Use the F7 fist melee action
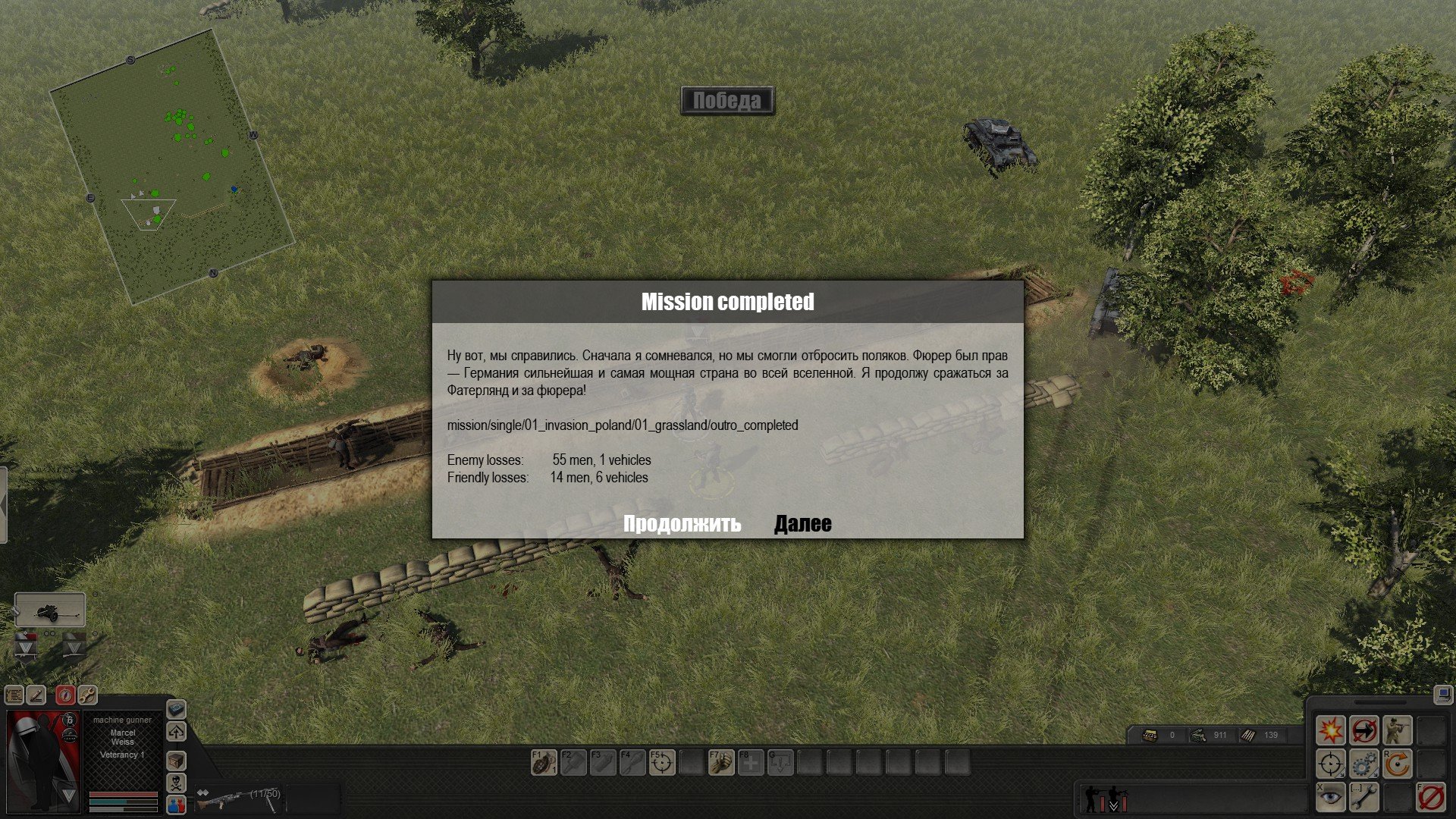Image resolution: width=1456 pixels, height=819 pixels. point(721,763)
